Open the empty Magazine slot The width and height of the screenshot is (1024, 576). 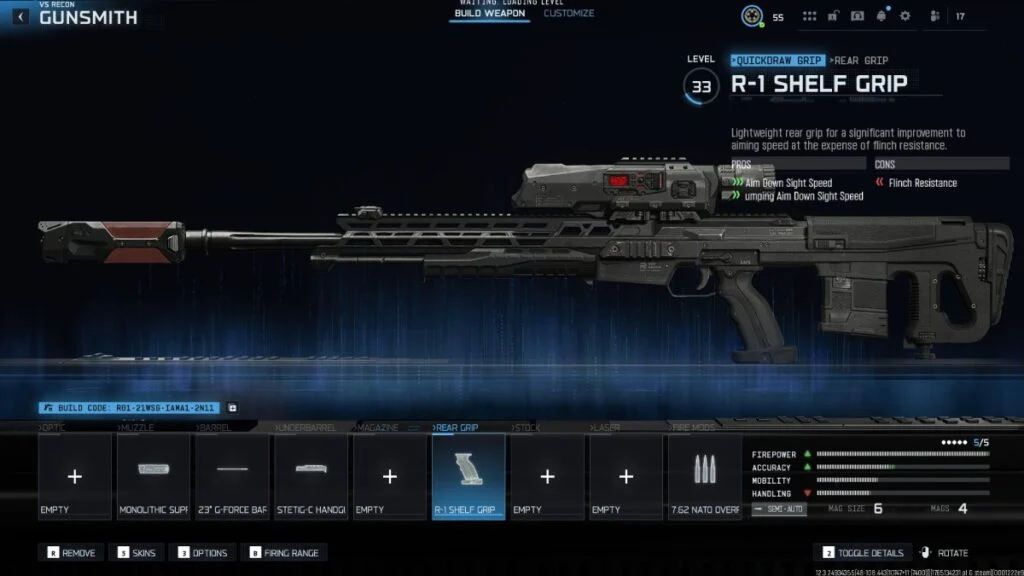tap(389, 477)
